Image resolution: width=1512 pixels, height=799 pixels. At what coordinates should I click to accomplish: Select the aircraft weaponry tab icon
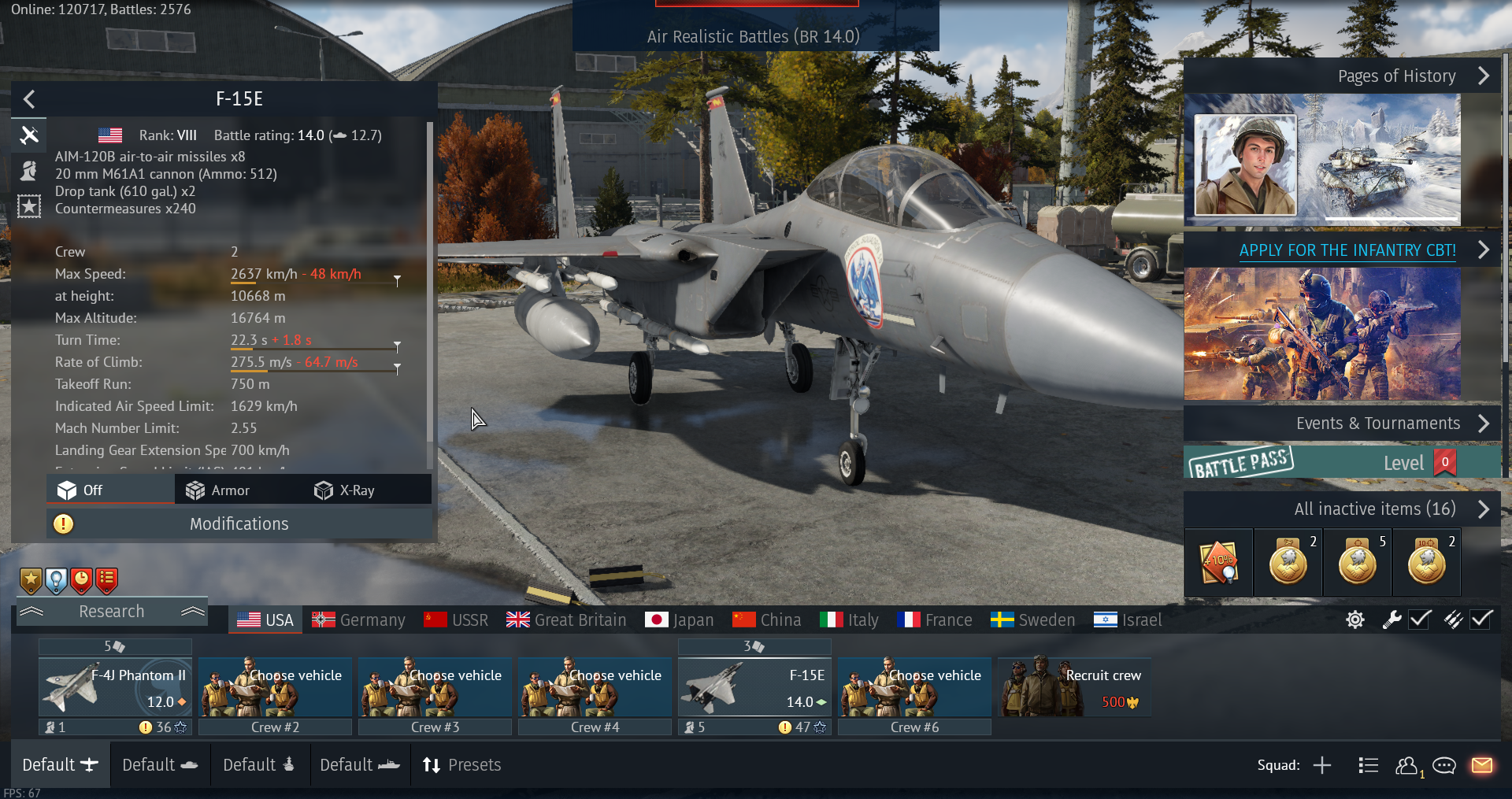point(29,135)
